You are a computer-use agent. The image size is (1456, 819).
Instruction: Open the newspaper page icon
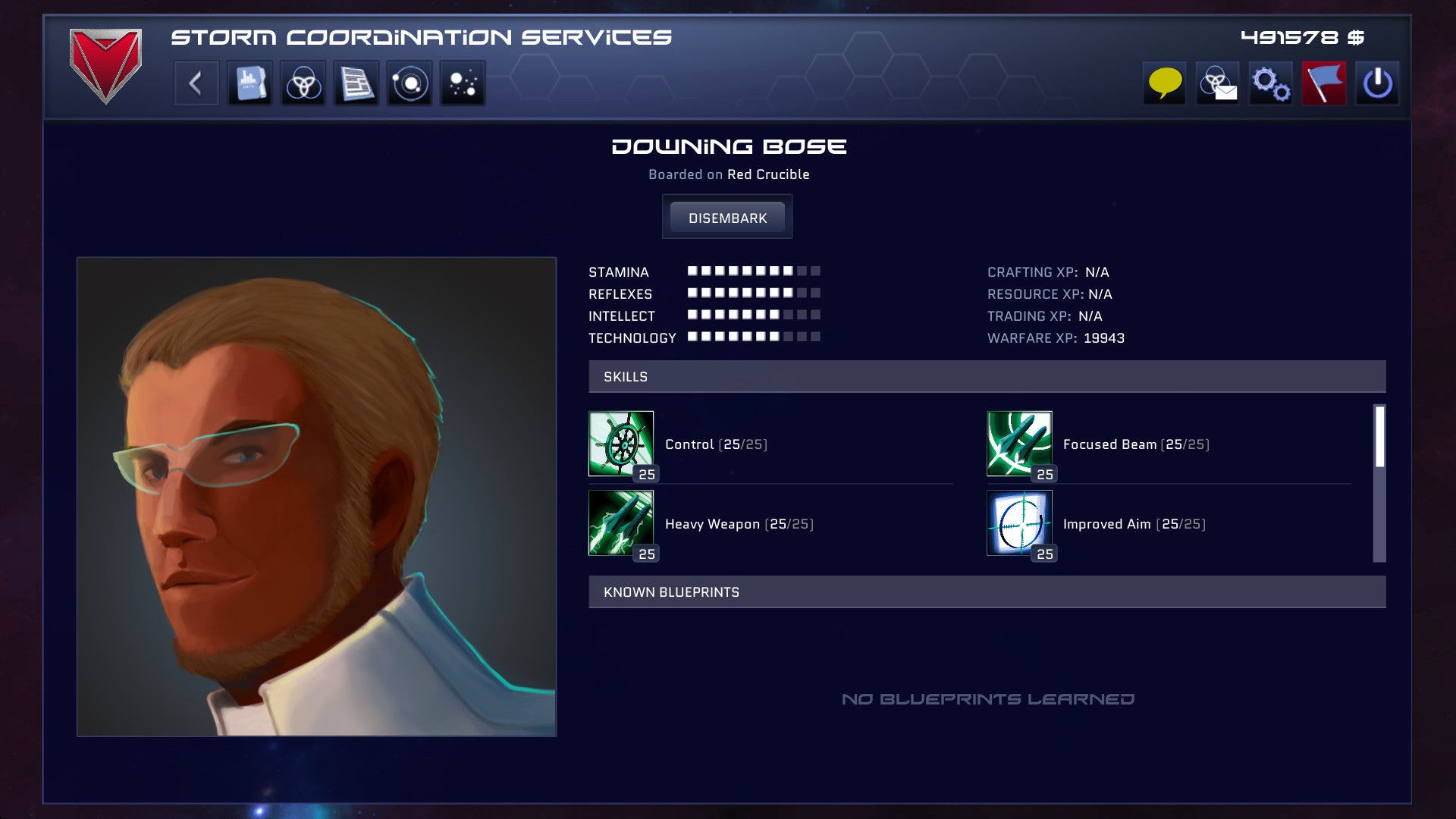click(356, 83)
